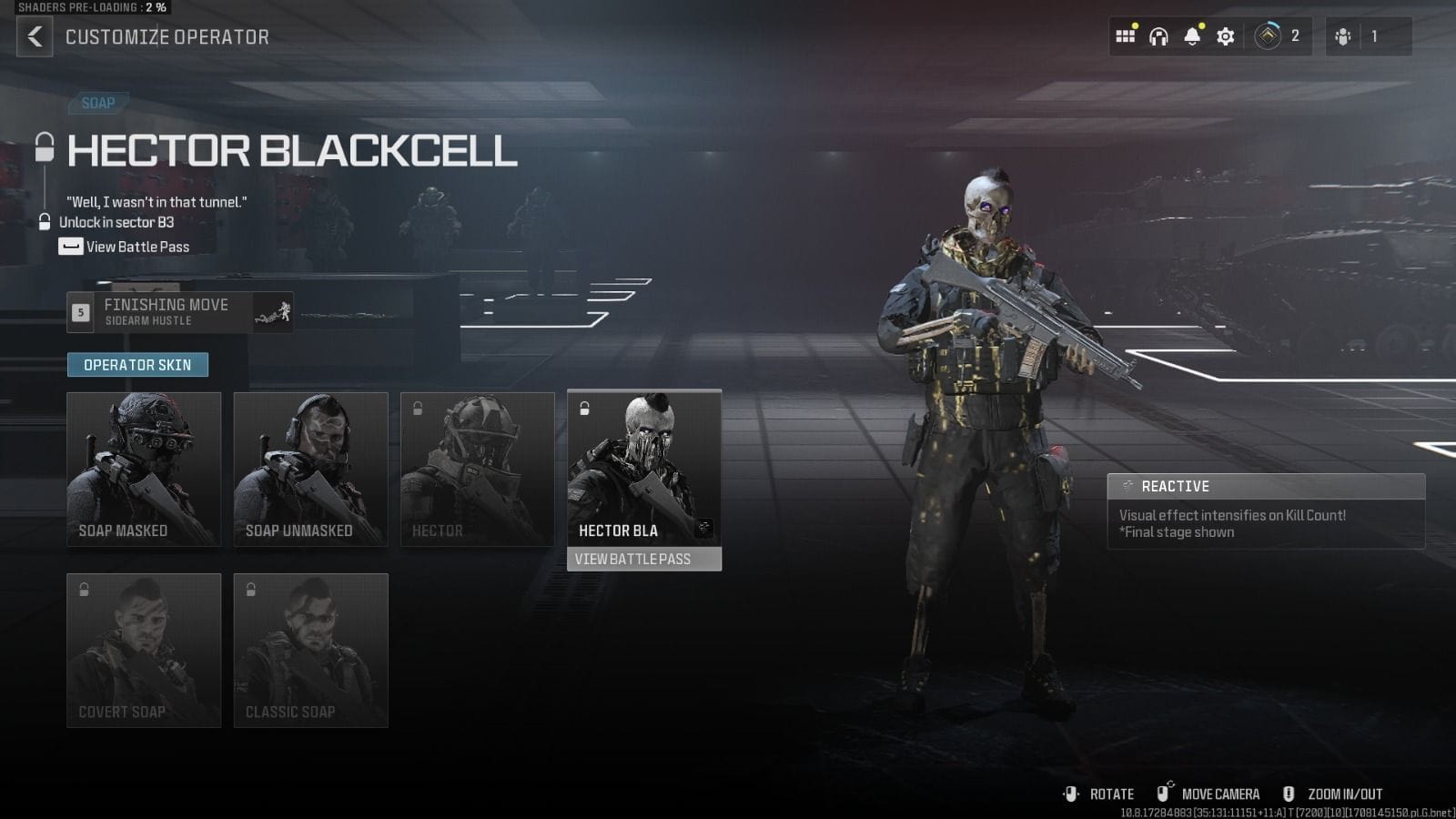Select the OPERATOR SKIN tab
This screenshot has width=1456, height=819.
click(x=138, y=364)
